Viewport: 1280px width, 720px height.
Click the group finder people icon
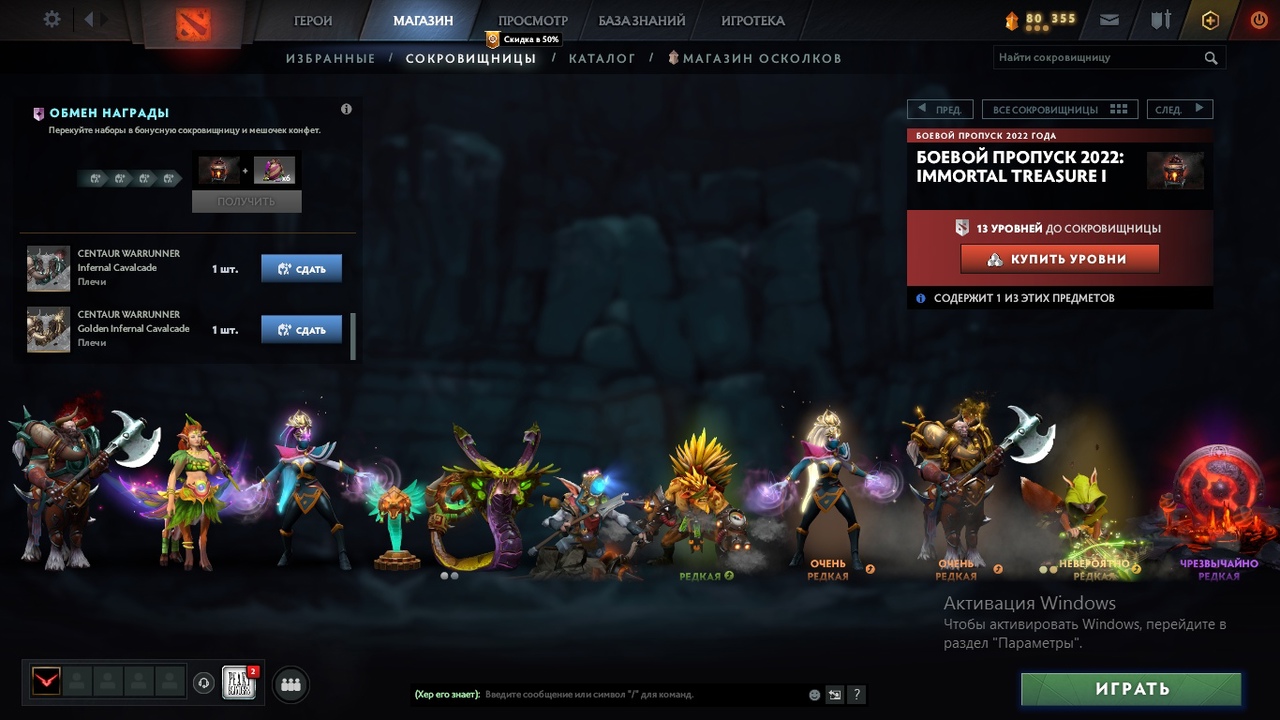(x=290, y=684)
